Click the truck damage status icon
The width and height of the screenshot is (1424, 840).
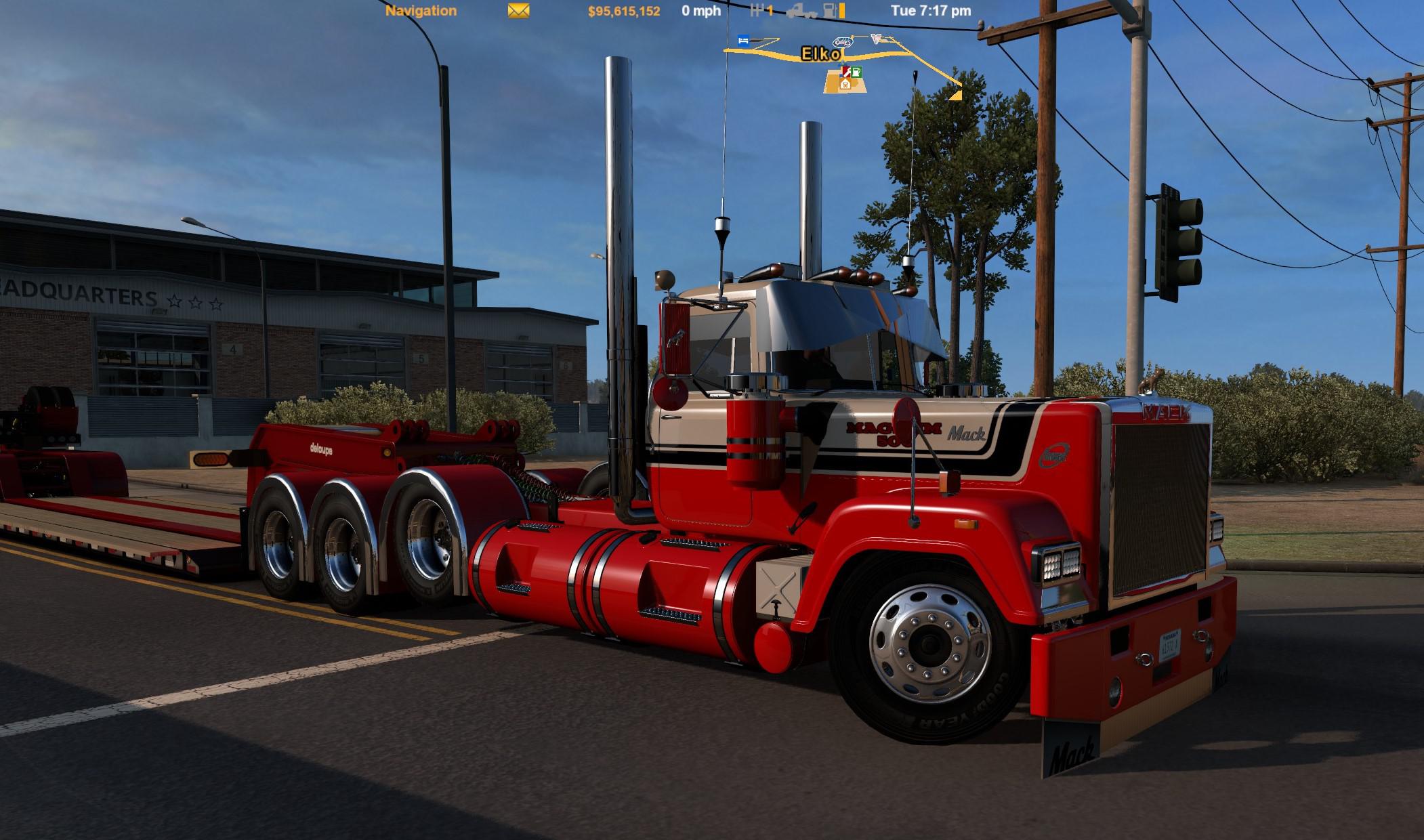[801, 11]
